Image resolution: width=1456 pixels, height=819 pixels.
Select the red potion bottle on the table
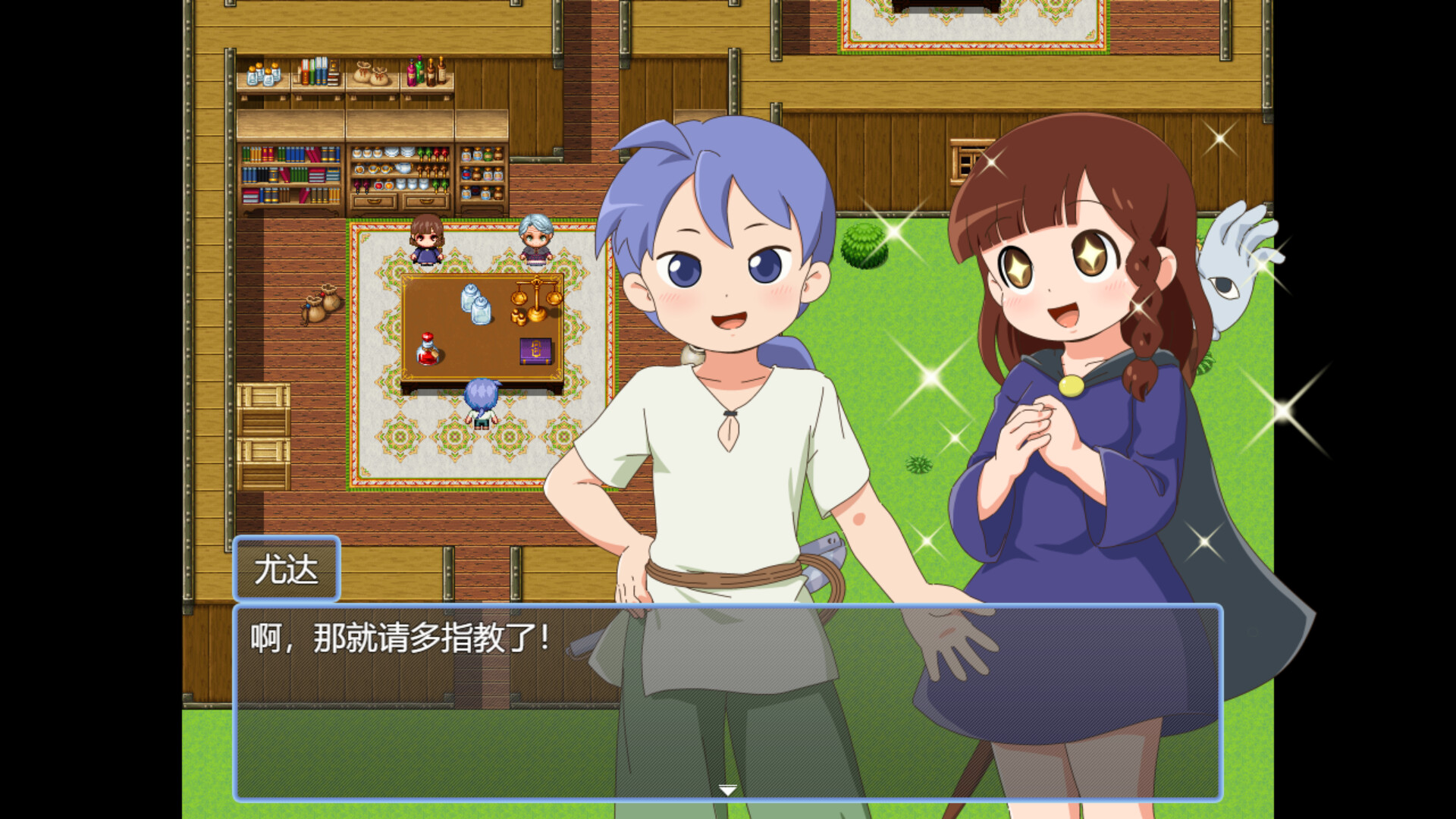pos(427,349)
